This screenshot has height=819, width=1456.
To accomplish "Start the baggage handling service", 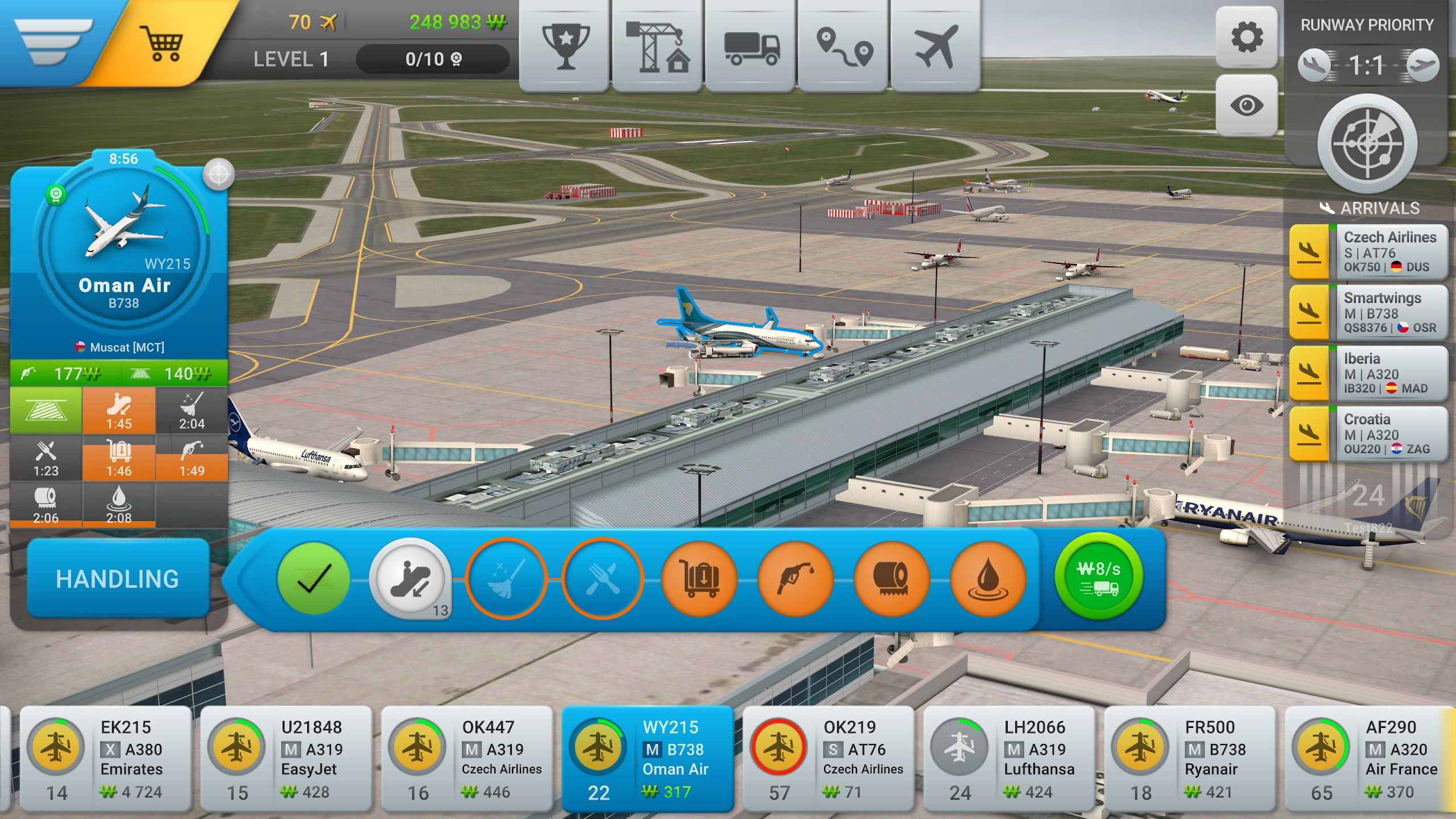I will tap(699, 578).
